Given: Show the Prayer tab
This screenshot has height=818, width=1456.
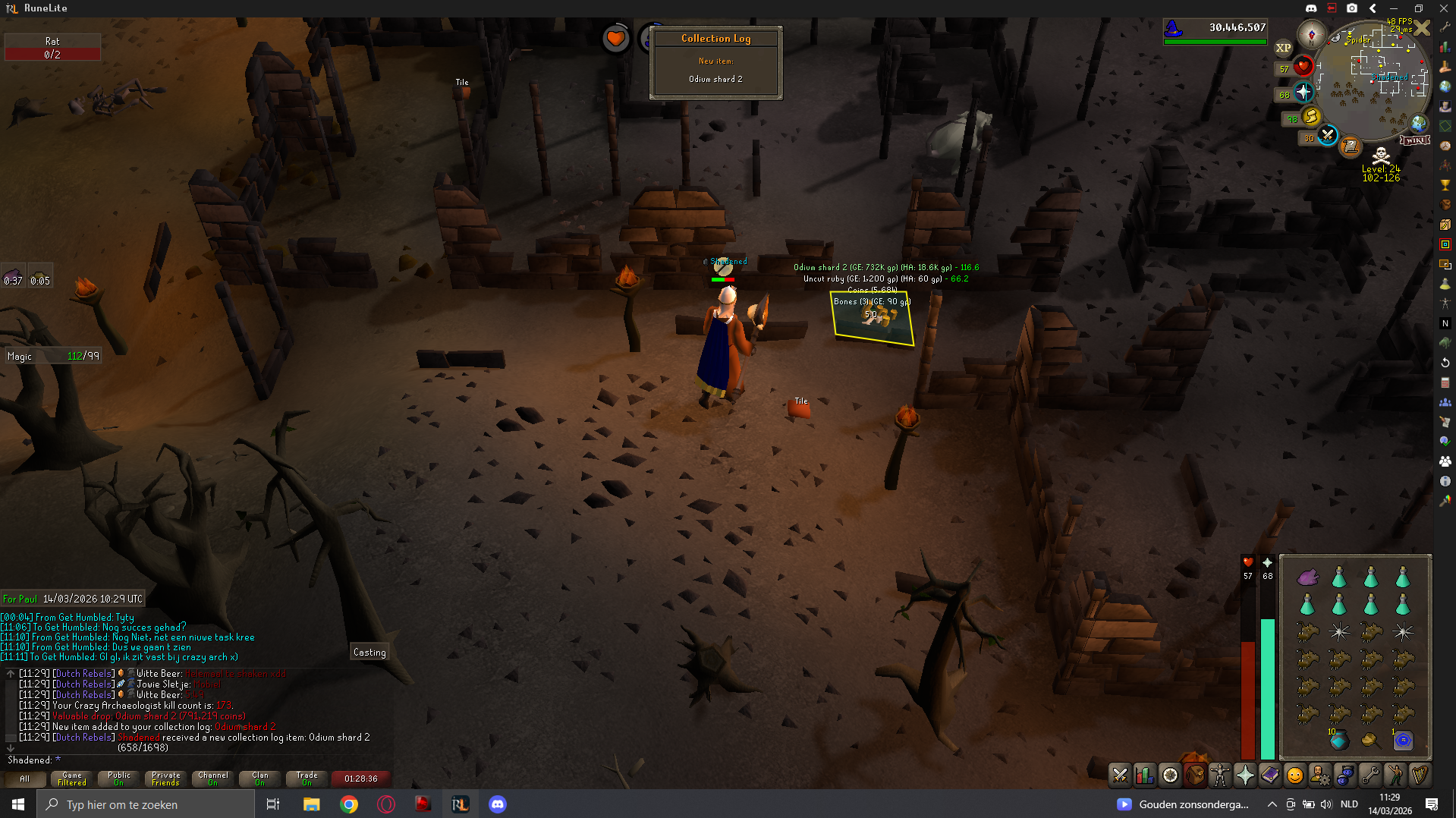Looking at the screenshot, I should (x=1245, y=775).
